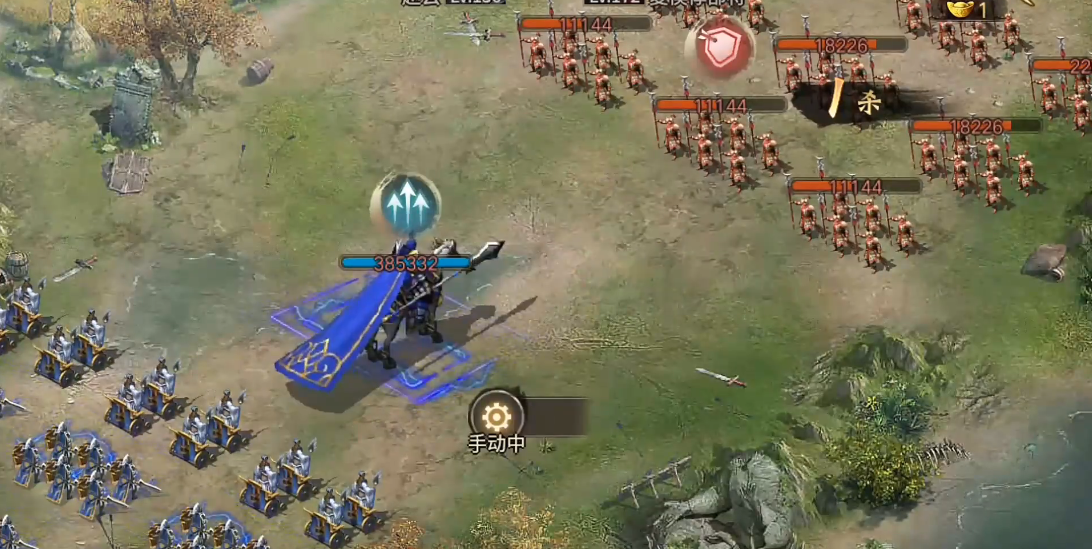Tap the triple-arrow skill icon above the hero
1092x549 pixels.
(x=404, y=205)
